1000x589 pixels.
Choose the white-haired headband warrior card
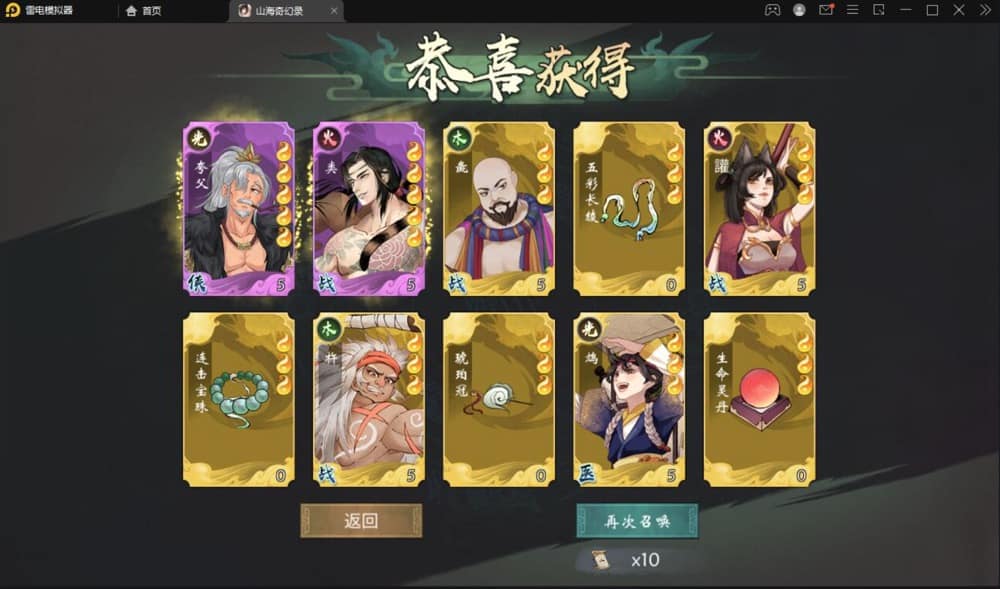(x=369, y=399)
